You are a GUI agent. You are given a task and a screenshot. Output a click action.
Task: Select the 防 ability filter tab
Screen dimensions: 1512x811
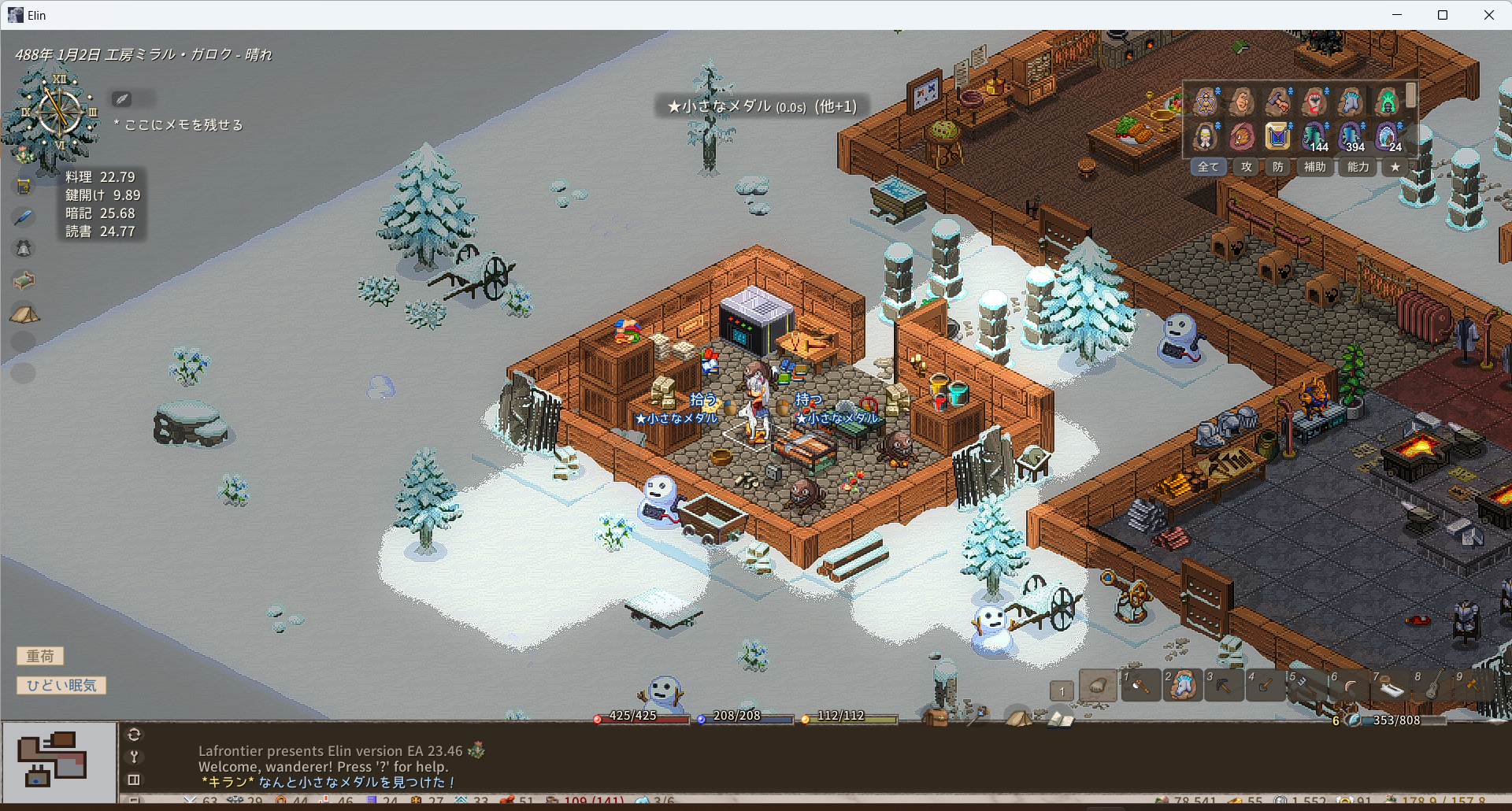[x=1277, y=167]
